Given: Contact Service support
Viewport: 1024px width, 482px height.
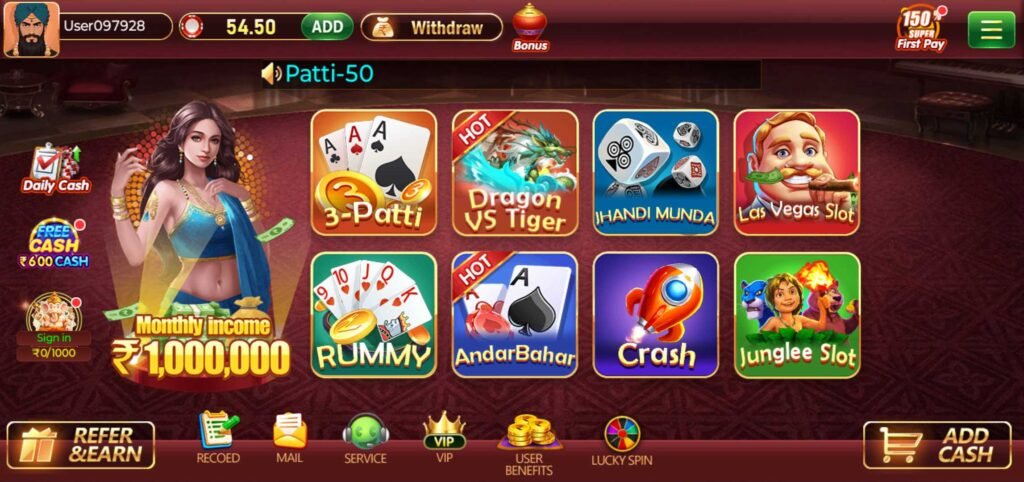Looking at the screenshot, I should coord(365,439).
